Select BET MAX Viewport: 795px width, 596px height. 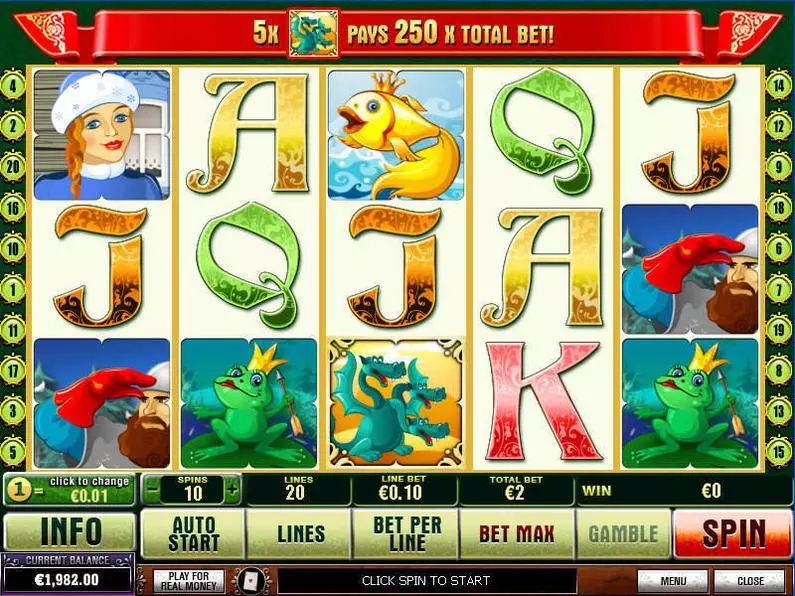pyautogui.click(x=516, y=533)
